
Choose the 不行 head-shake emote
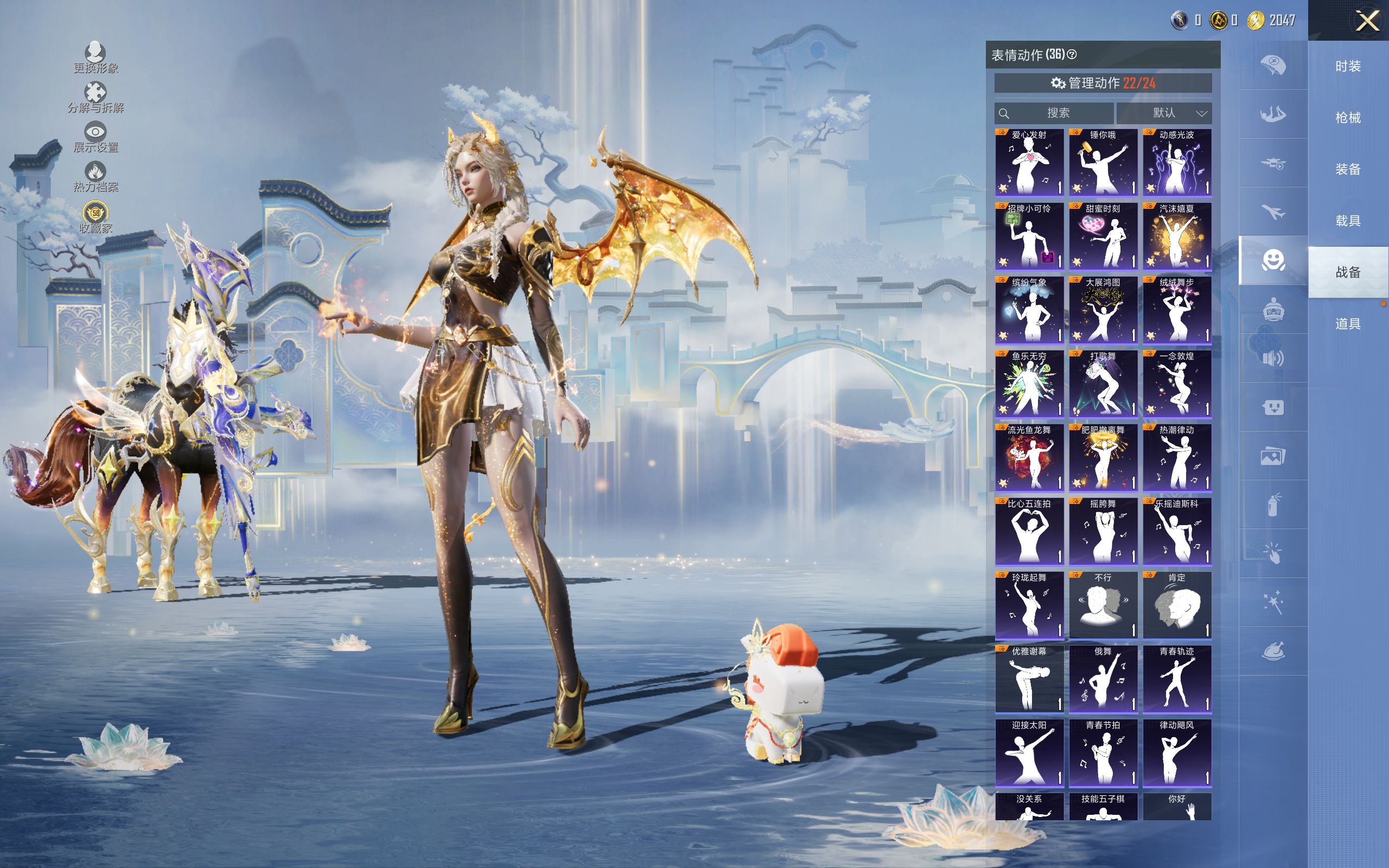click(x=1103, y=605)
